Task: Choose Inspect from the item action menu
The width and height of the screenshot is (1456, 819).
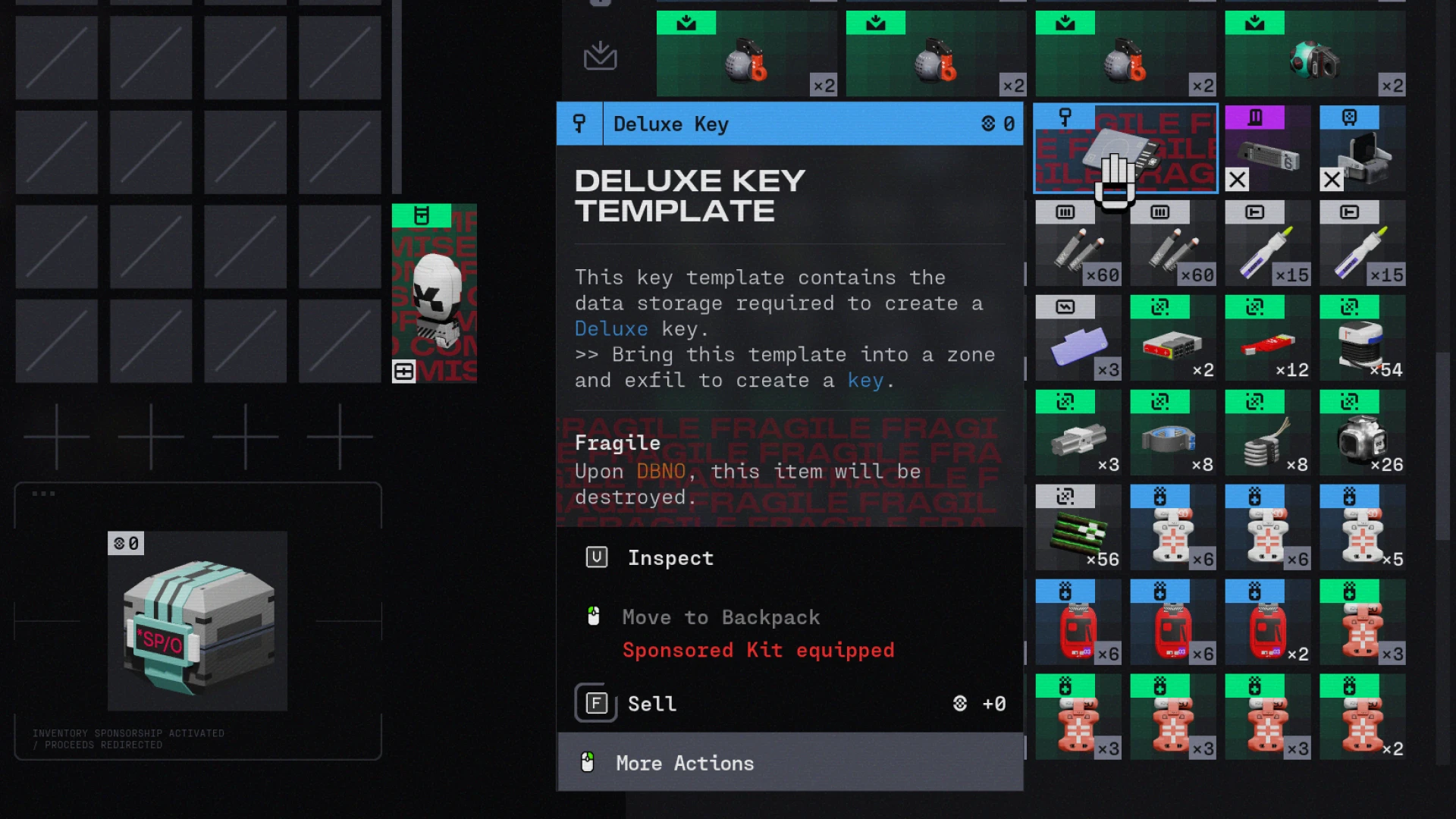Action: click(x=670, y=557)
